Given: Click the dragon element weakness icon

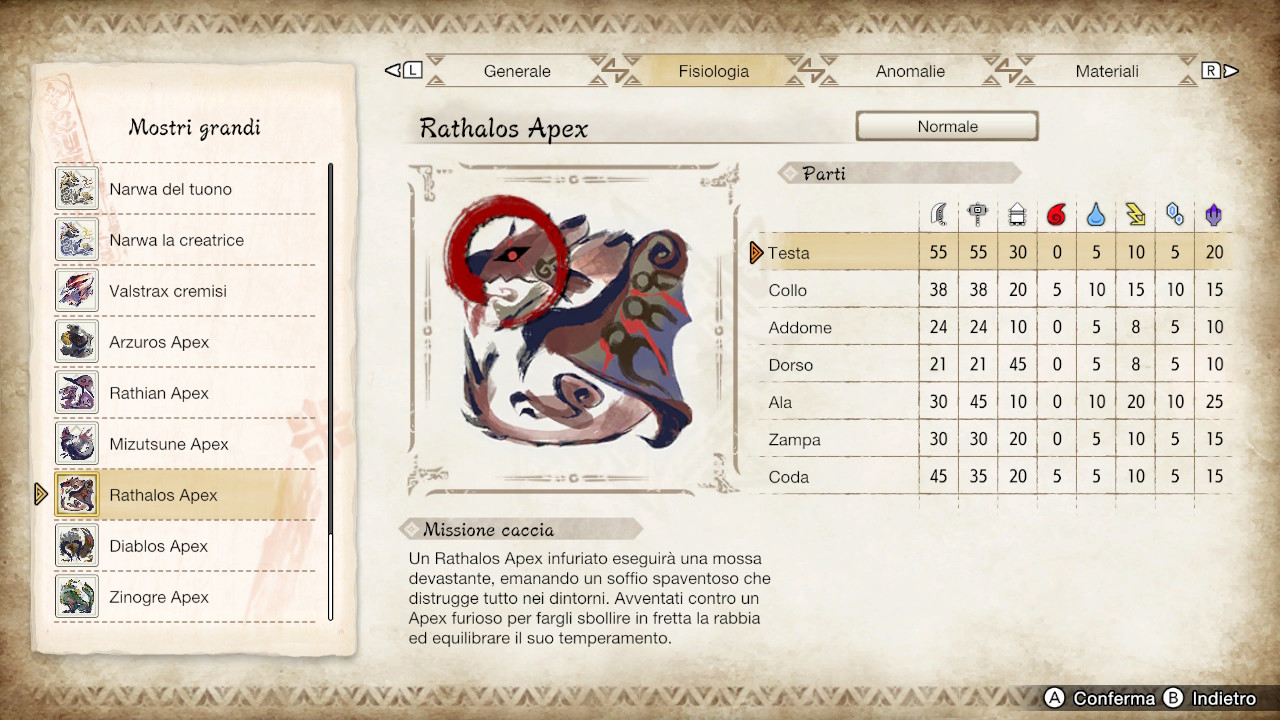Looking at the screenshot, I should (1213, 213).
